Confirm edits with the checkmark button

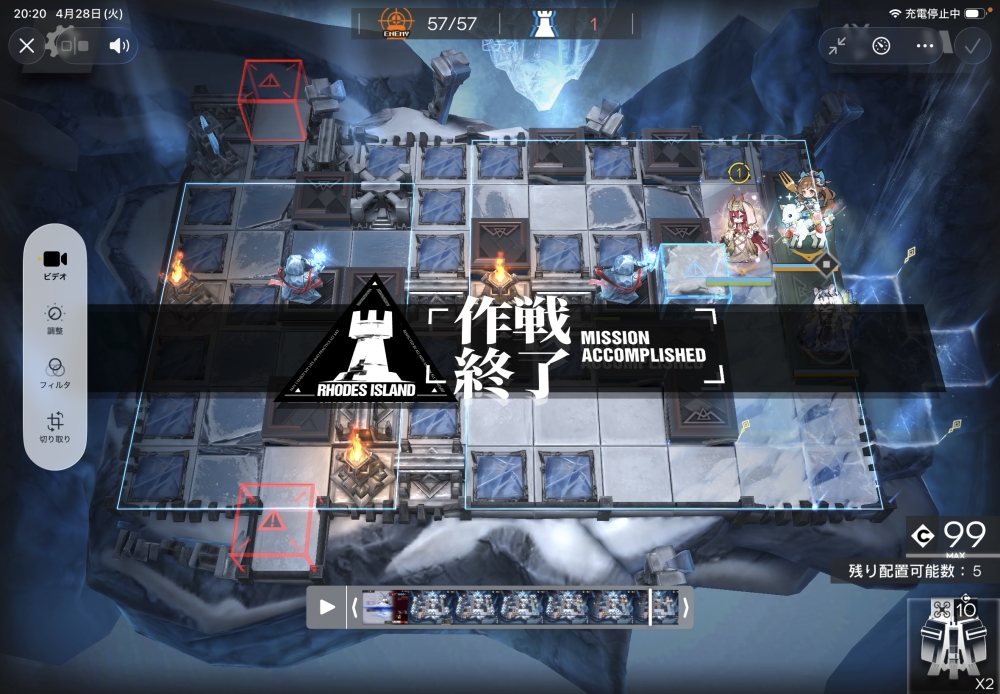(x=972, y=45)
